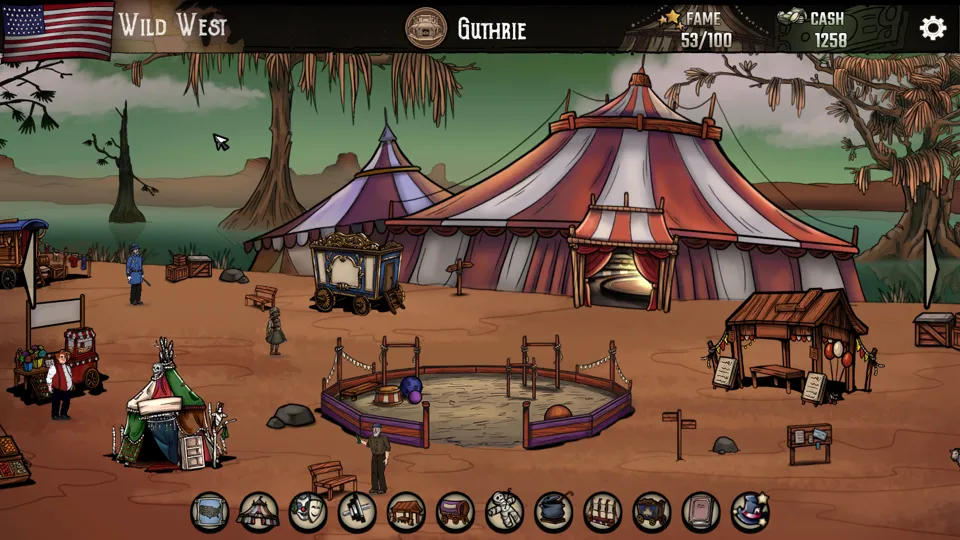The height and width of the screenshot is (540, 960).
Task: Select the circus tent toolbar icon
Action: (259, 512)
